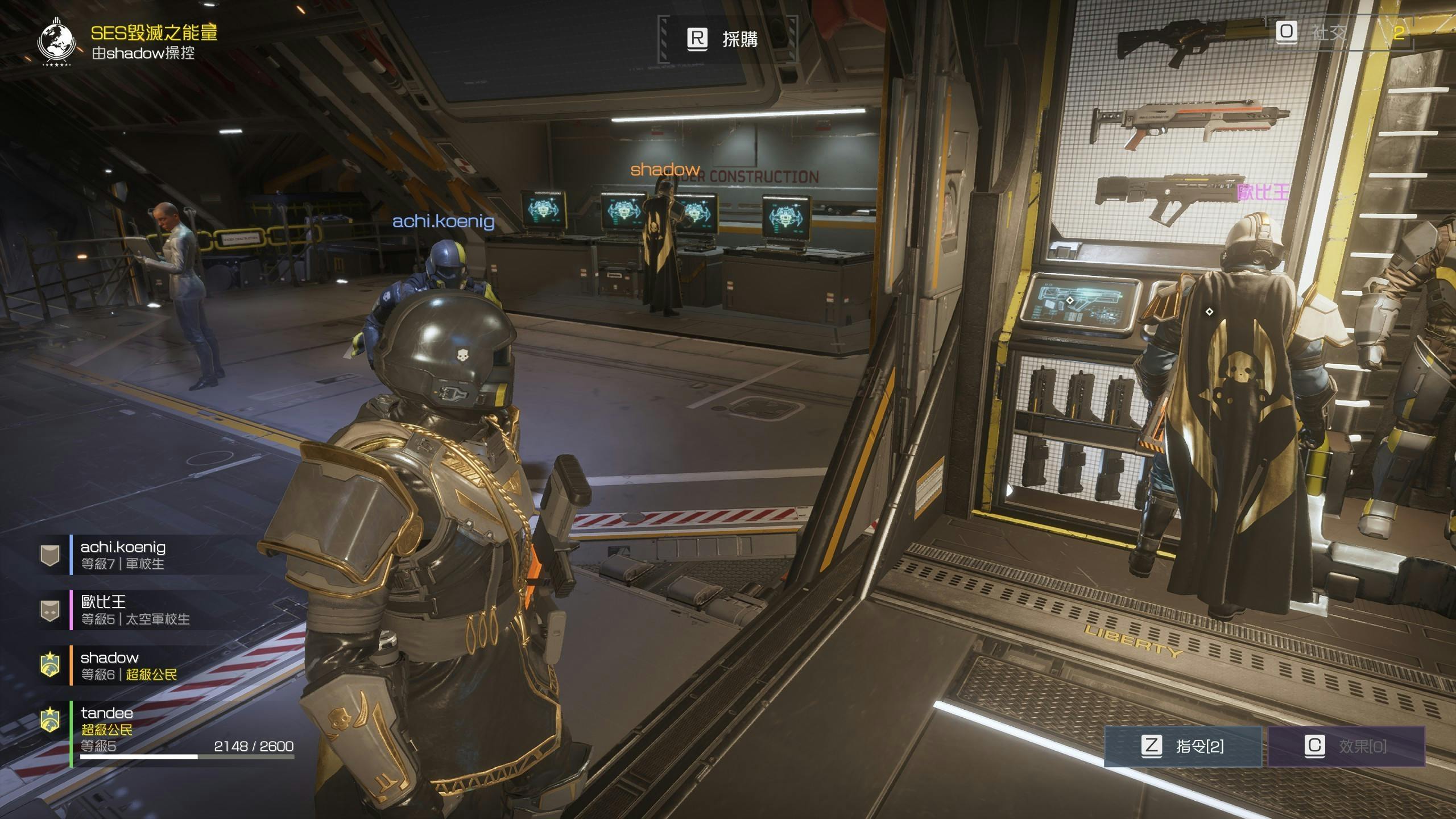Open the 效果[0] effects panel

click(1346, 746)
